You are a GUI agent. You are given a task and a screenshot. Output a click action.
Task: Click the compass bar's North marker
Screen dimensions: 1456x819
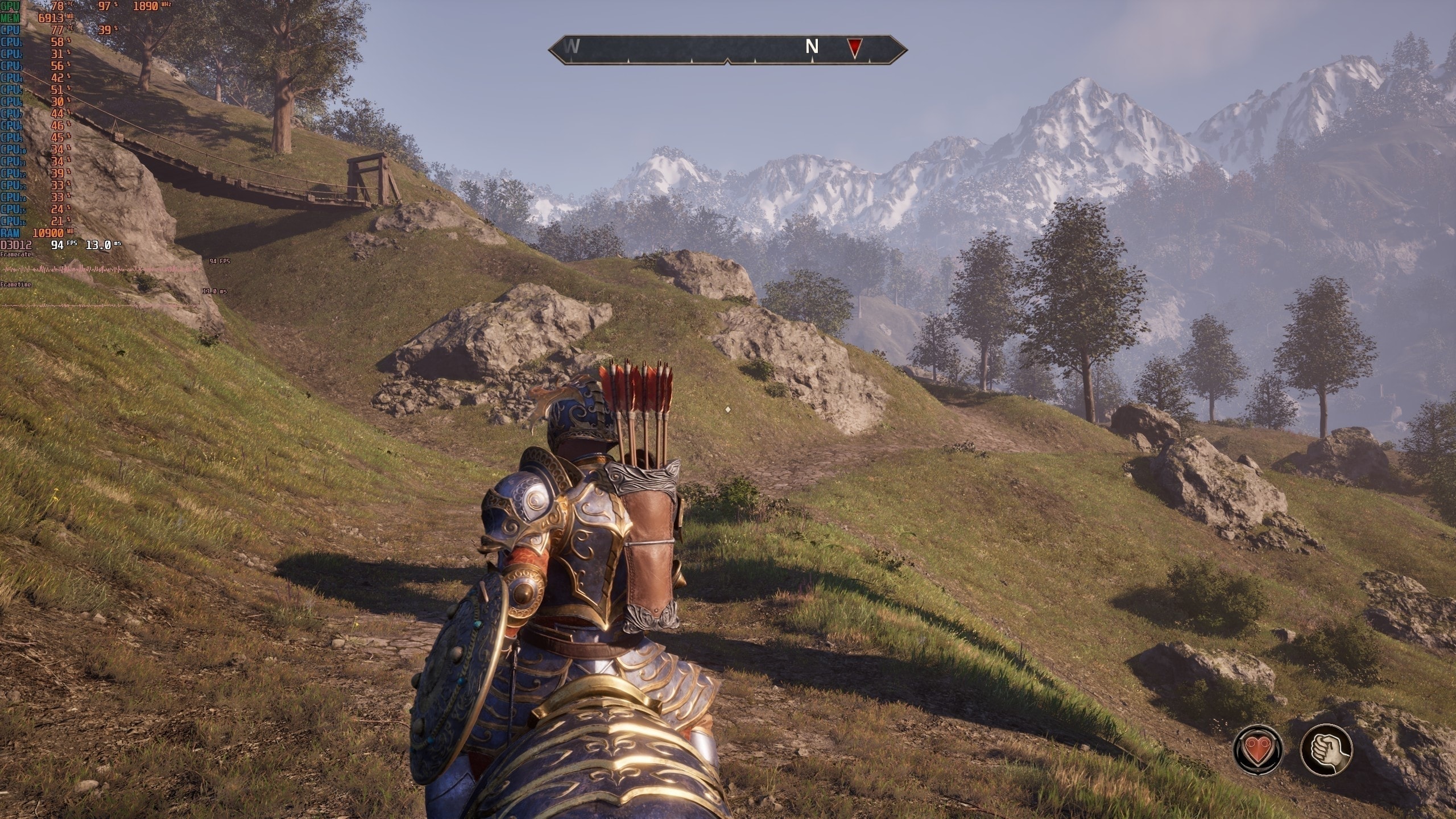[812, 47]
